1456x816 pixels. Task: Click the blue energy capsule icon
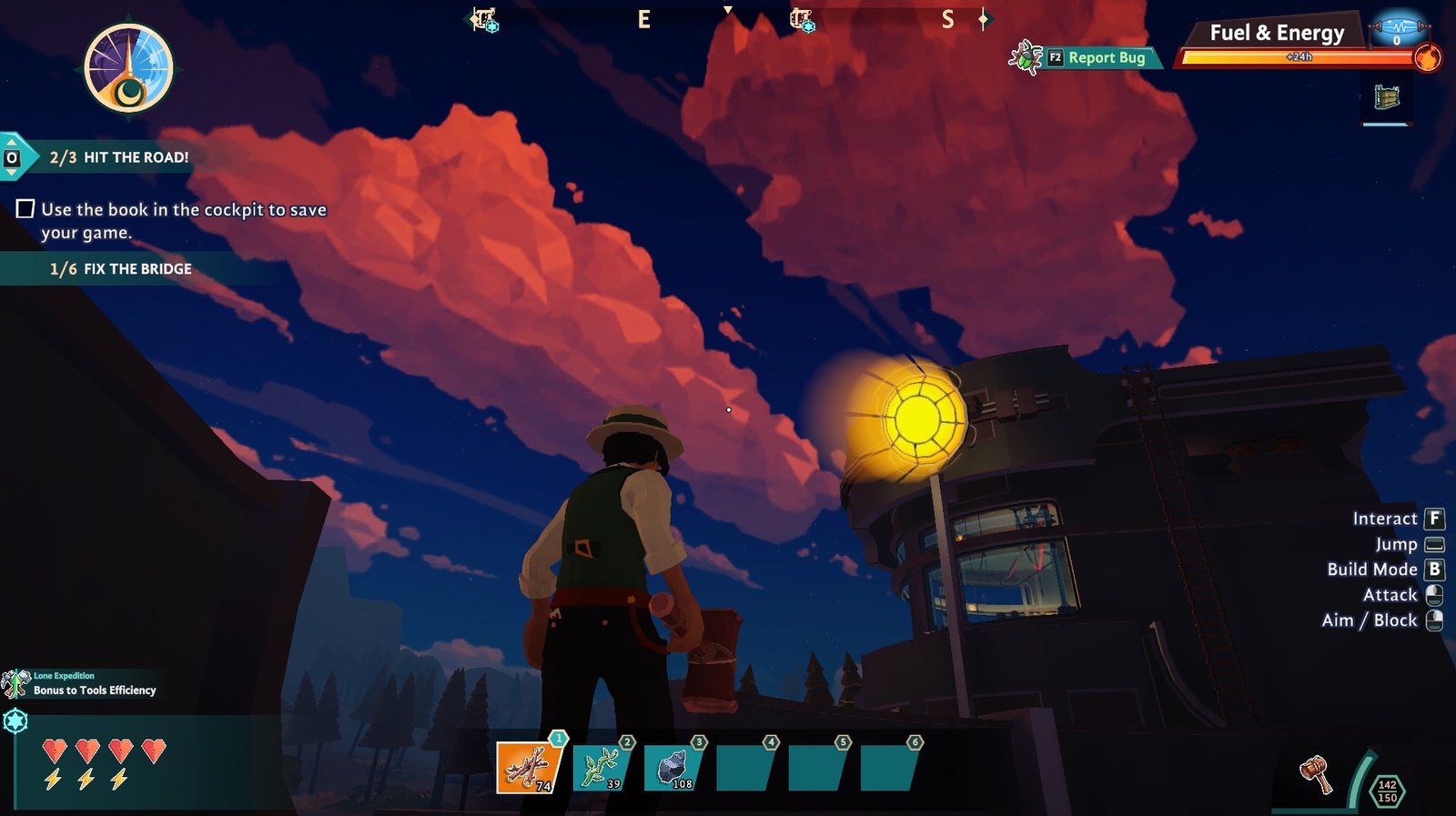[1397, 28]
